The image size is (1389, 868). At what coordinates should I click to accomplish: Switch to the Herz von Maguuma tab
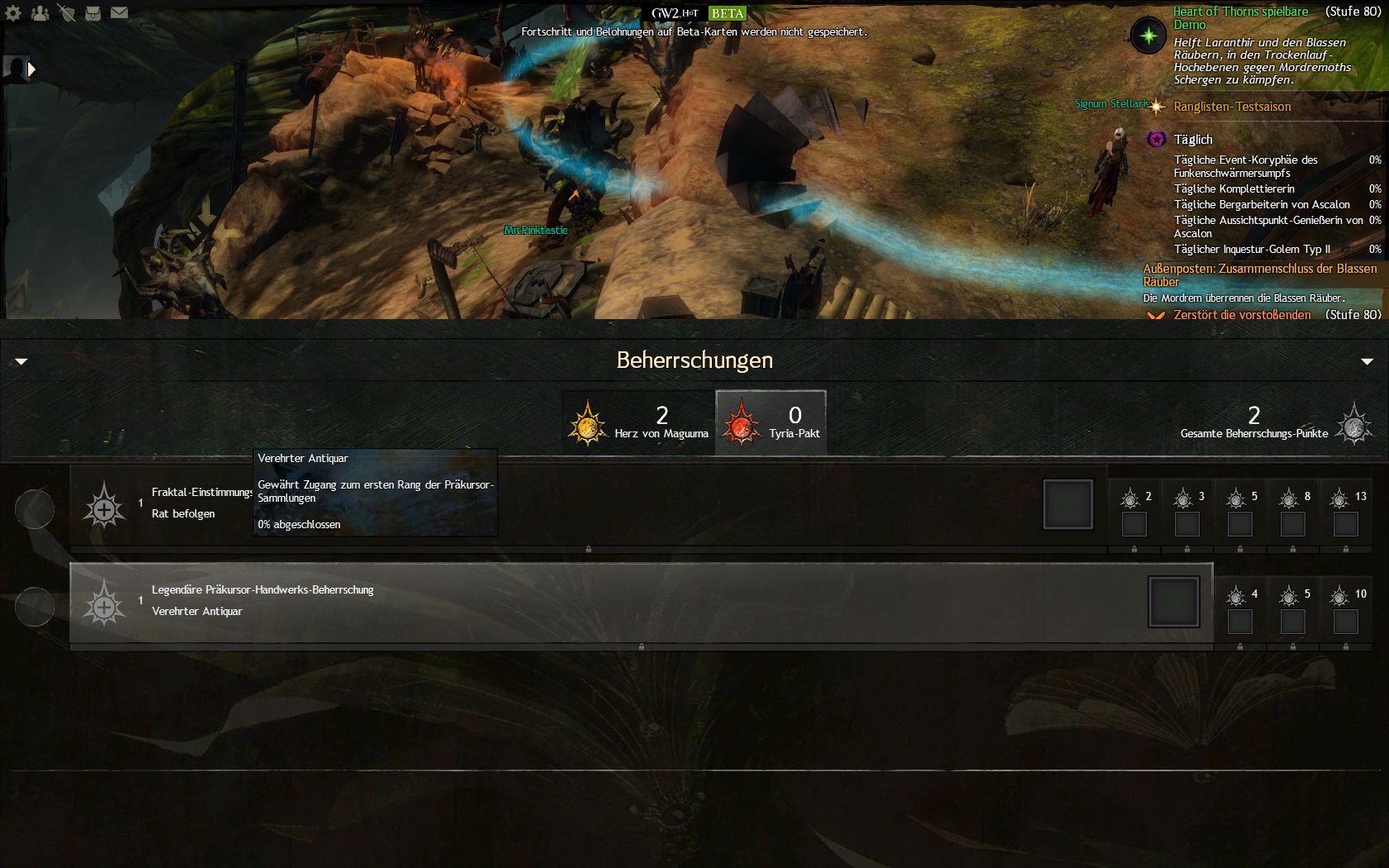pyautogui.click(x=638, y=422)
